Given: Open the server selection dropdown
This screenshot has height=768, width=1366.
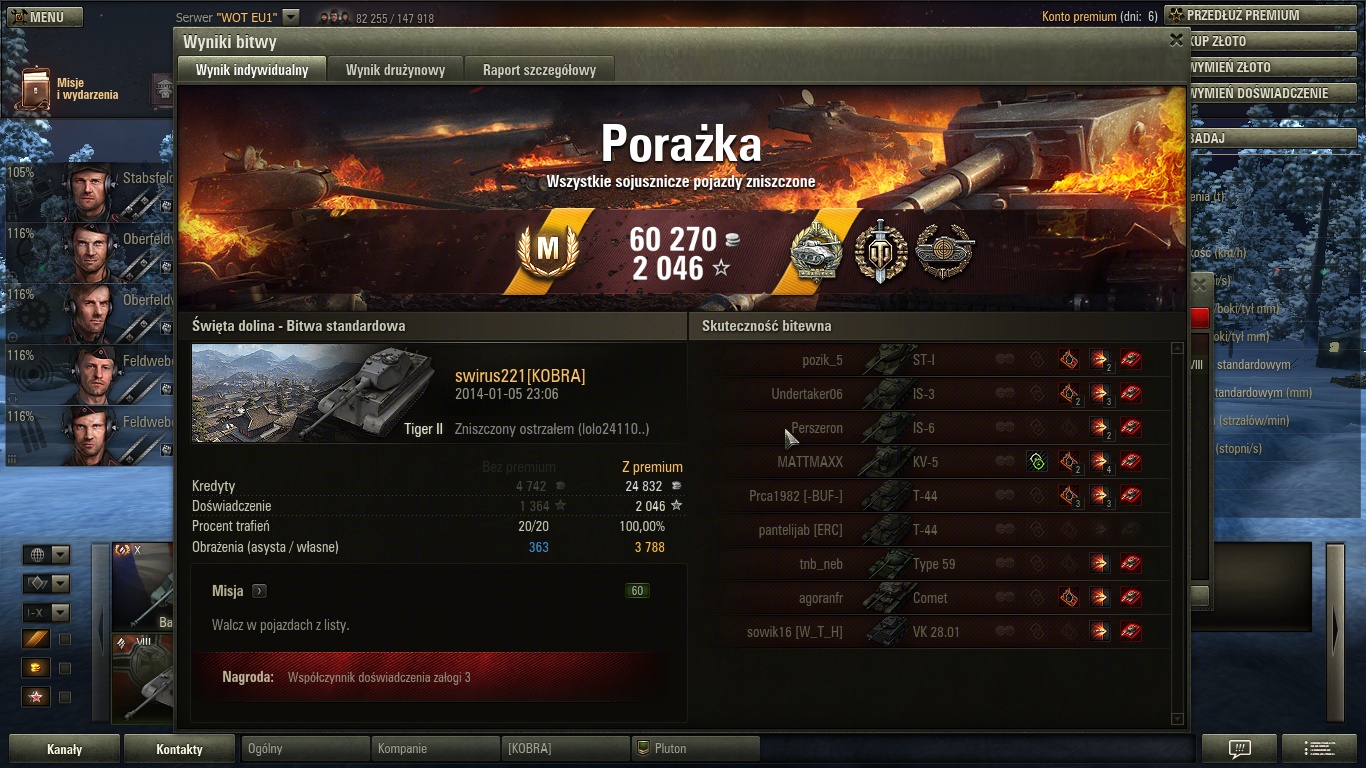Looking at the screenshot, I should 290,17.
